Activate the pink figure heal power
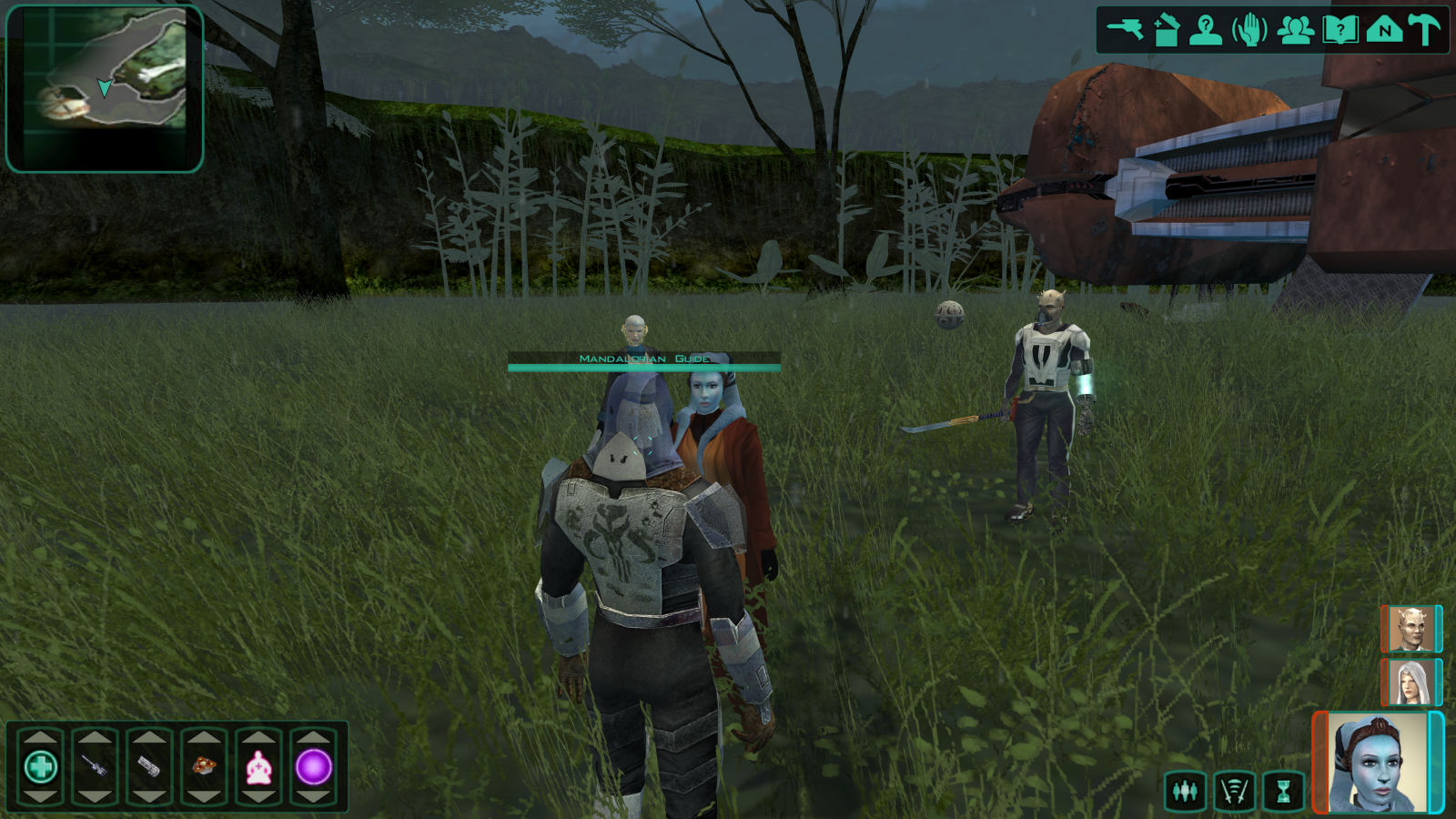The image size is (1456, 819). 259,767
